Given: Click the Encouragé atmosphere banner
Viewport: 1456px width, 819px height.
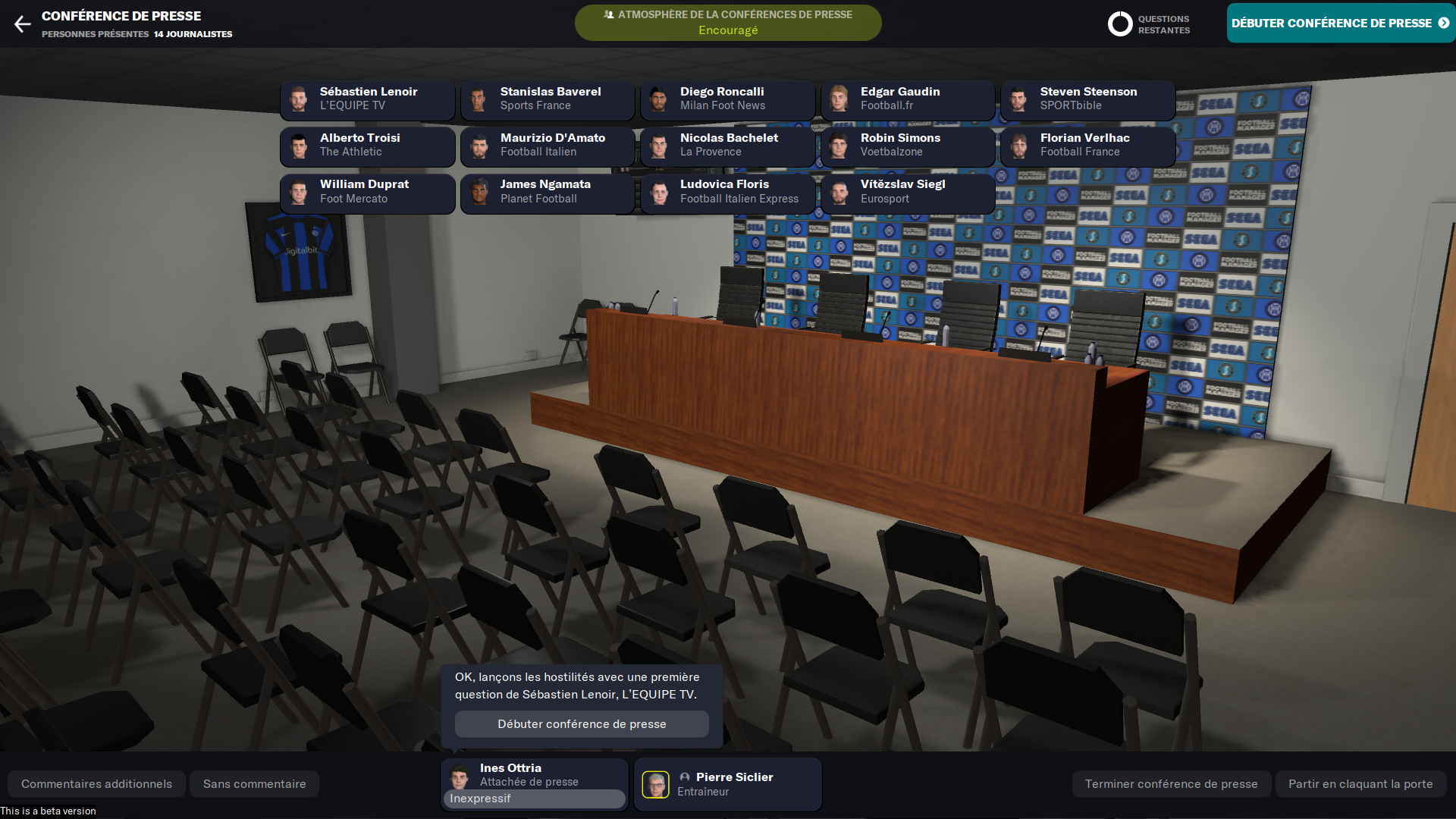Looking at the screenshot, I should coord(728,22).
